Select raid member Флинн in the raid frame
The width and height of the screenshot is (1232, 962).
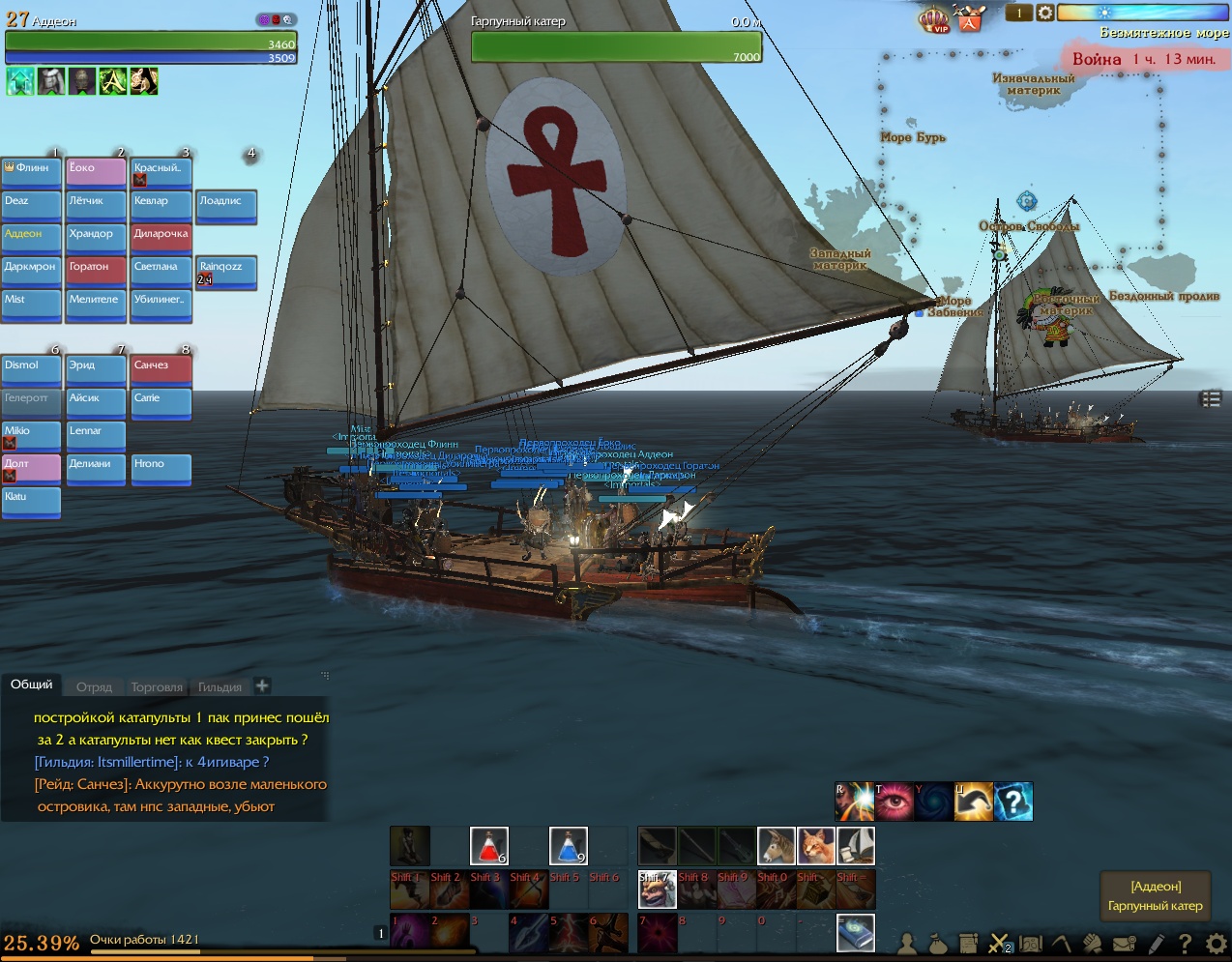(31, 170)
